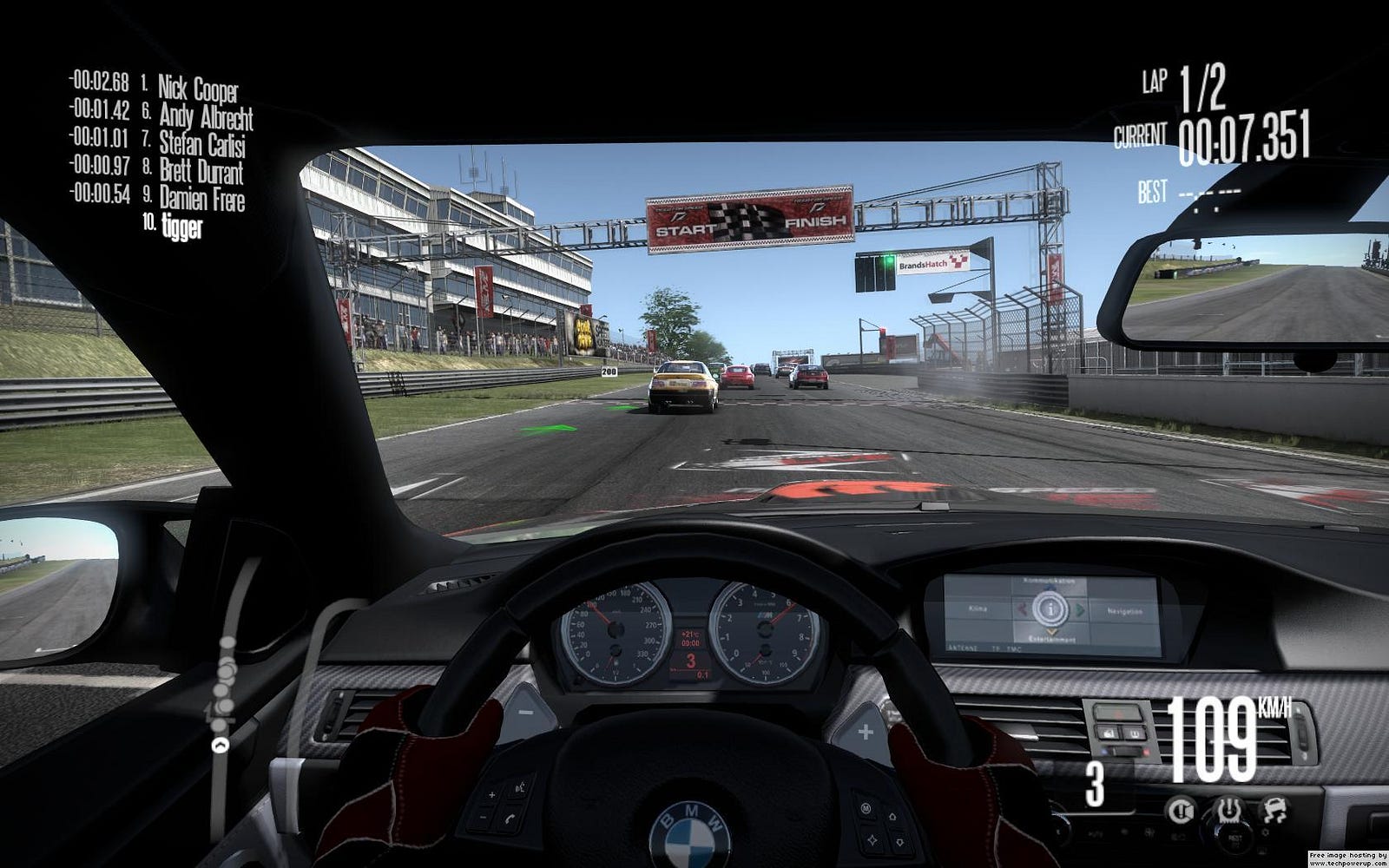Click the brake warning assist icon
This screenshot has width=1389, height=868.
[x=1180, y=812]
